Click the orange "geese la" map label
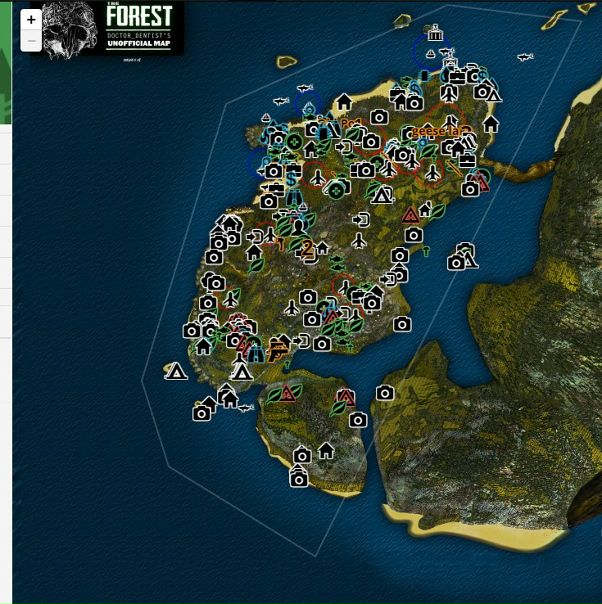The image size is (602, 604). 440,131
